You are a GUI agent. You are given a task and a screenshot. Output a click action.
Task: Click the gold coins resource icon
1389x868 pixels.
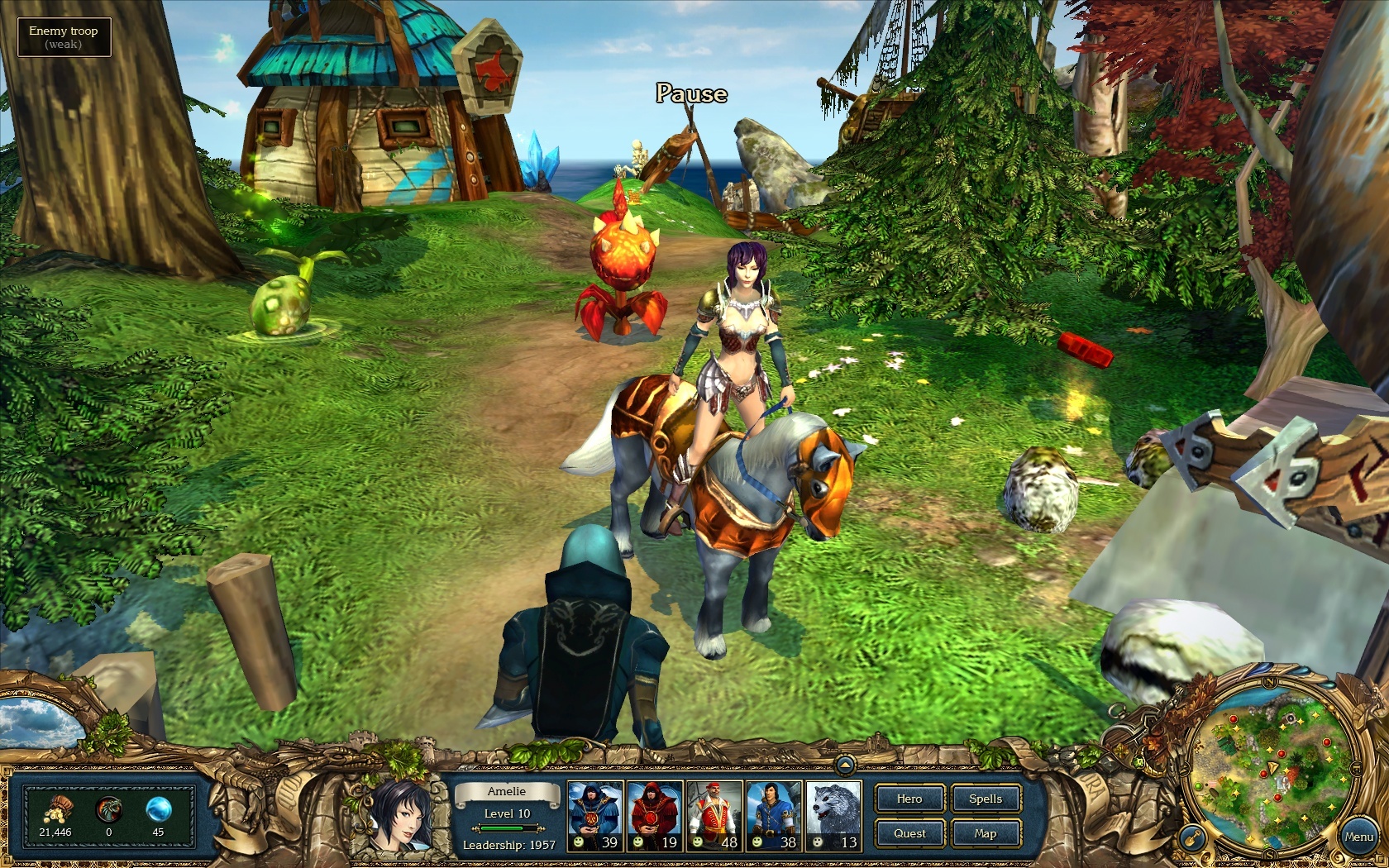pos(58,812)
